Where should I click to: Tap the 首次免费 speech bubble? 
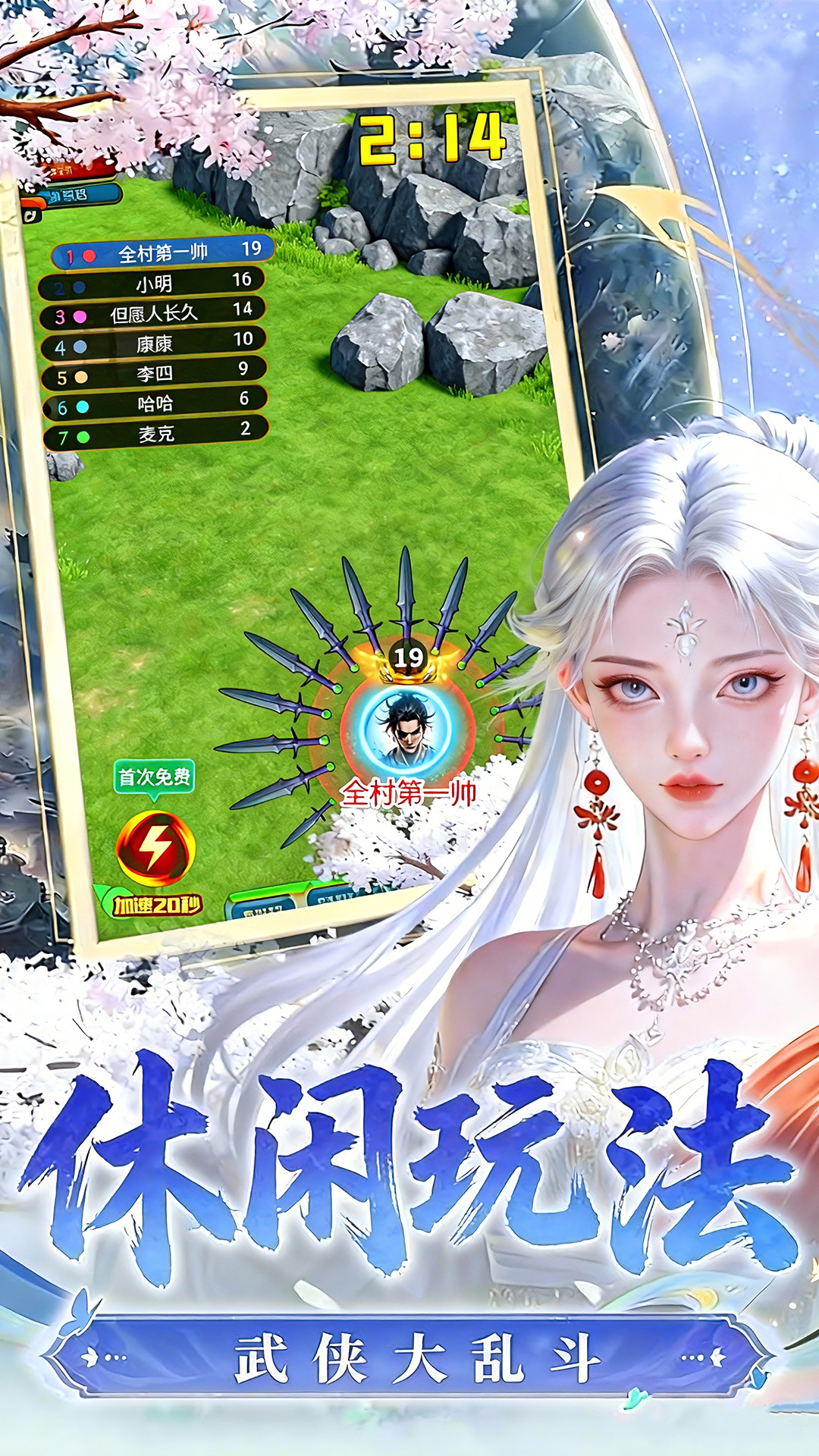(x=154, y=777)
